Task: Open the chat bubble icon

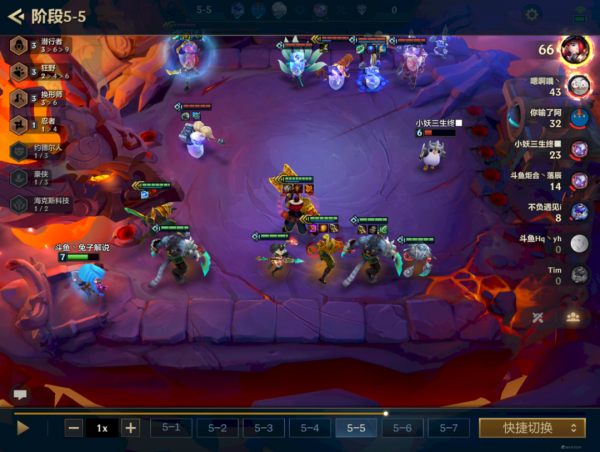Action: point(20,394)
